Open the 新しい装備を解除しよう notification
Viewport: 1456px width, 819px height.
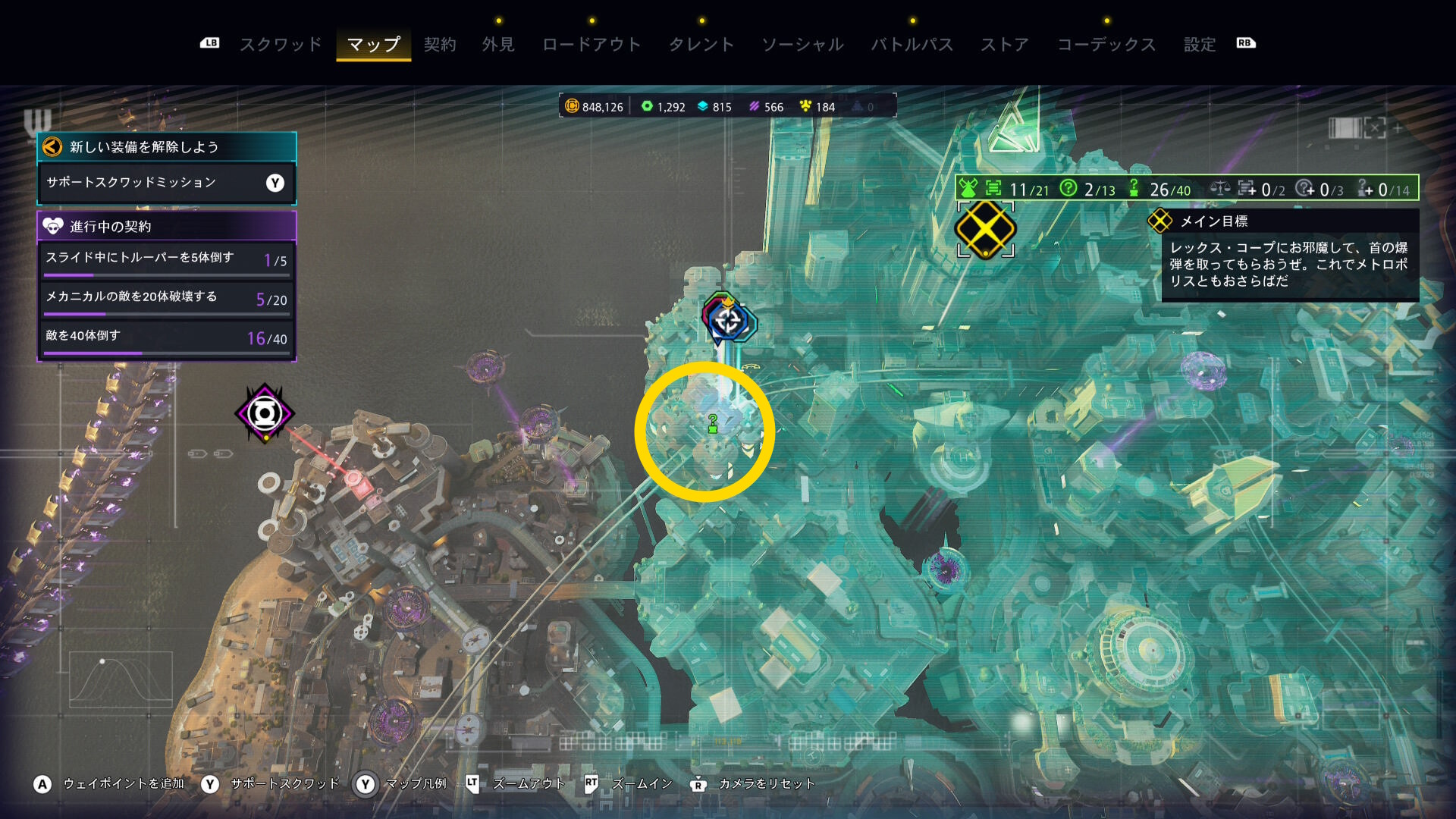[x=166, y=147]
